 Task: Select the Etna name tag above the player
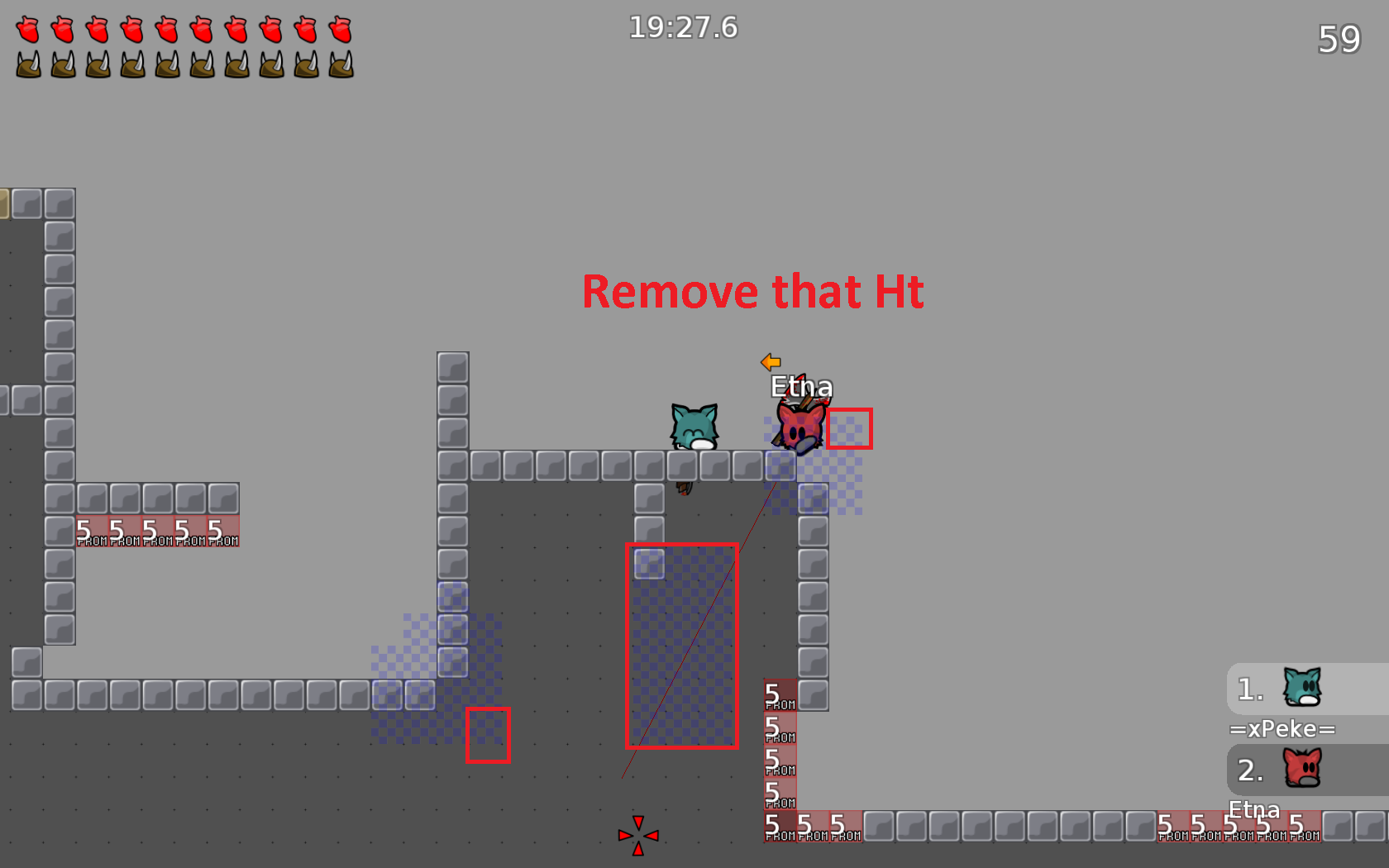(801, 386)
